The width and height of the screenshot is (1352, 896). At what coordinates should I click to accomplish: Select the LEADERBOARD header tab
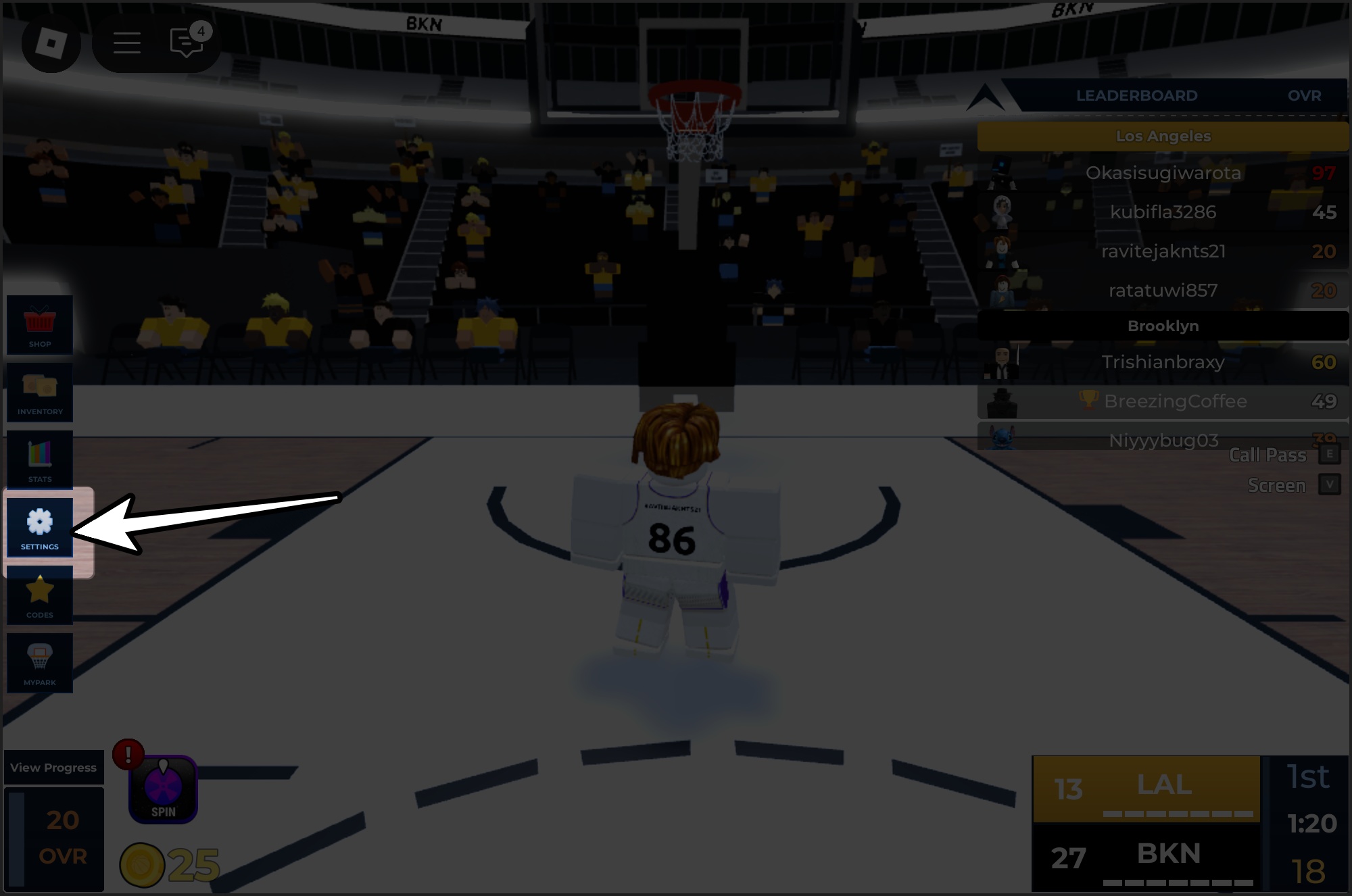(x=1136, y=95)
